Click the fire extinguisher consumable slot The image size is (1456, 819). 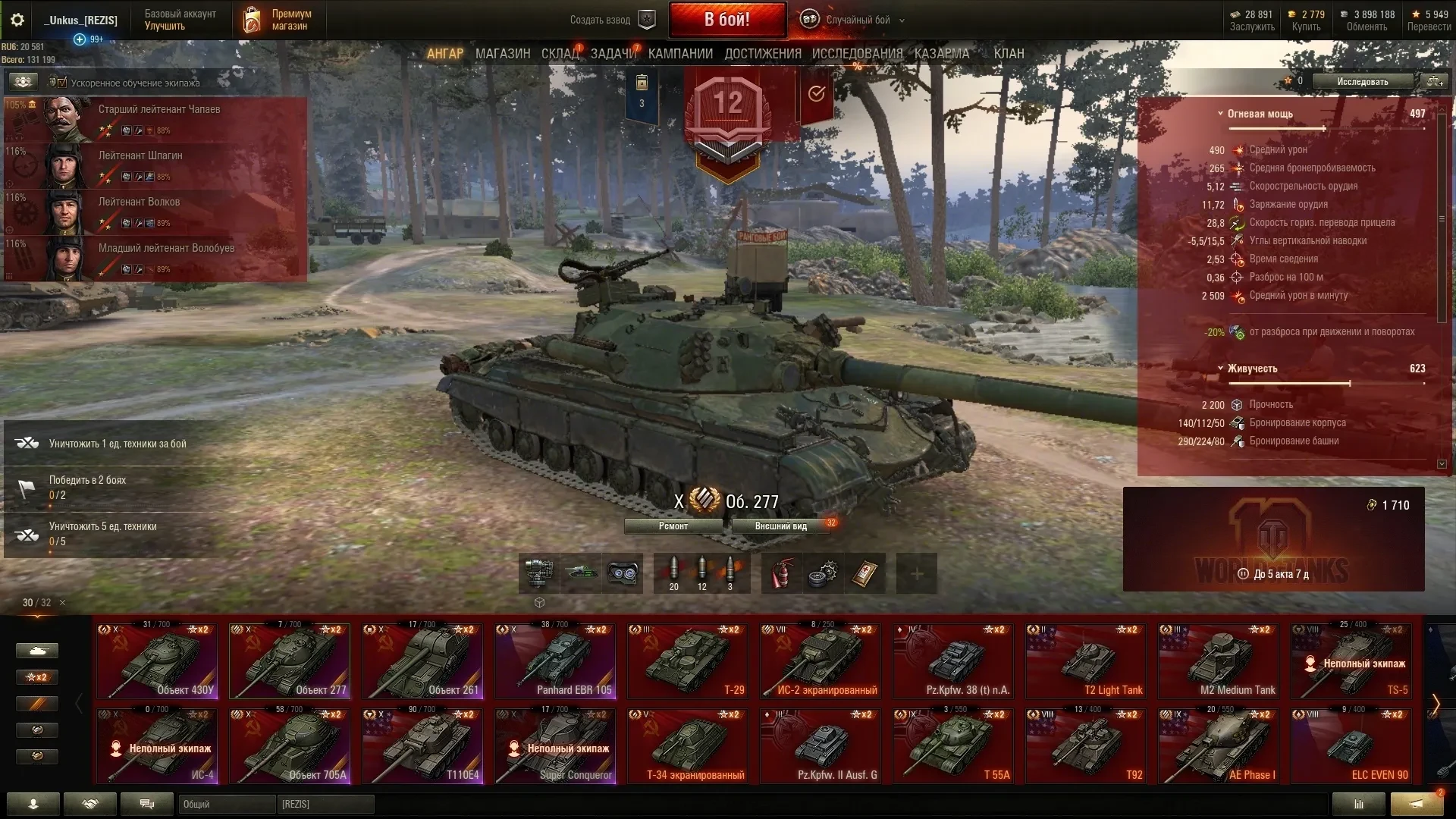click(x=782, y=573)
